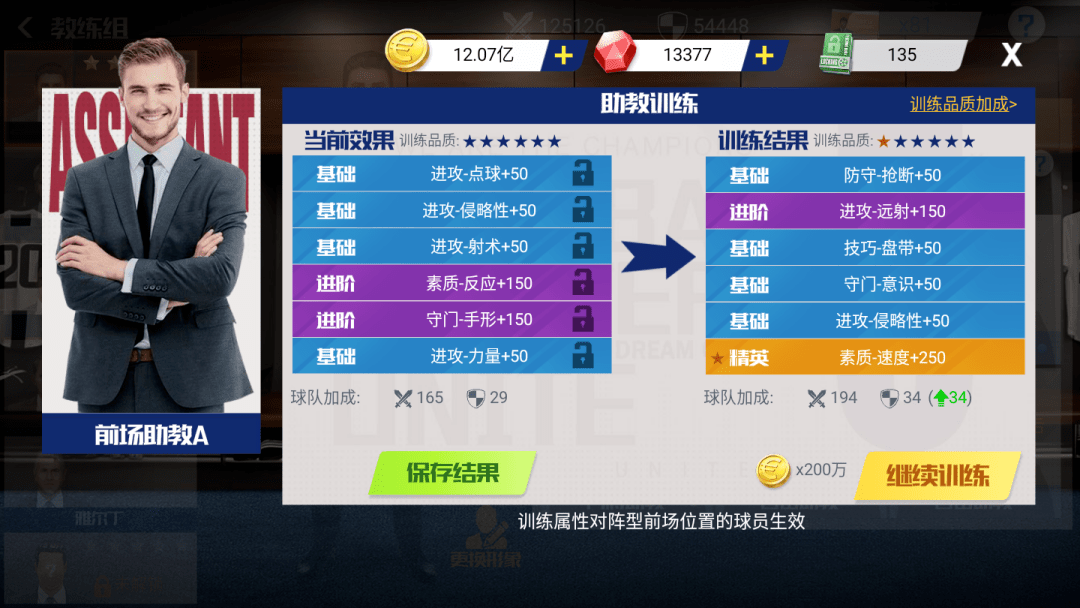1080x608 pixels.
Task: Toggle lock on 进攻-侵略性+50 current attribute
Action: 582,210
